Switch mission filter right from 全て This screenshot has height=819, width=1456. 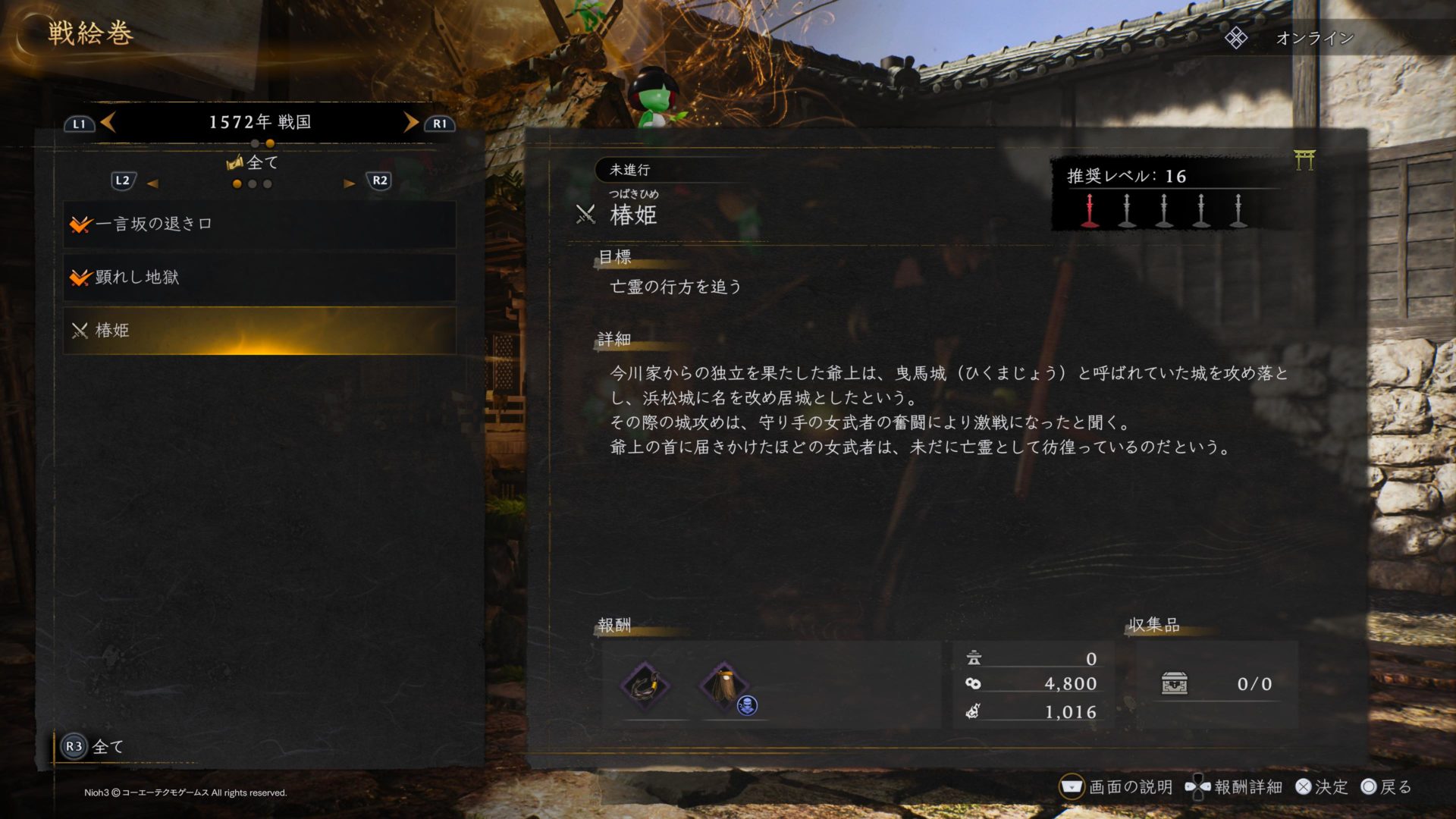349,184
